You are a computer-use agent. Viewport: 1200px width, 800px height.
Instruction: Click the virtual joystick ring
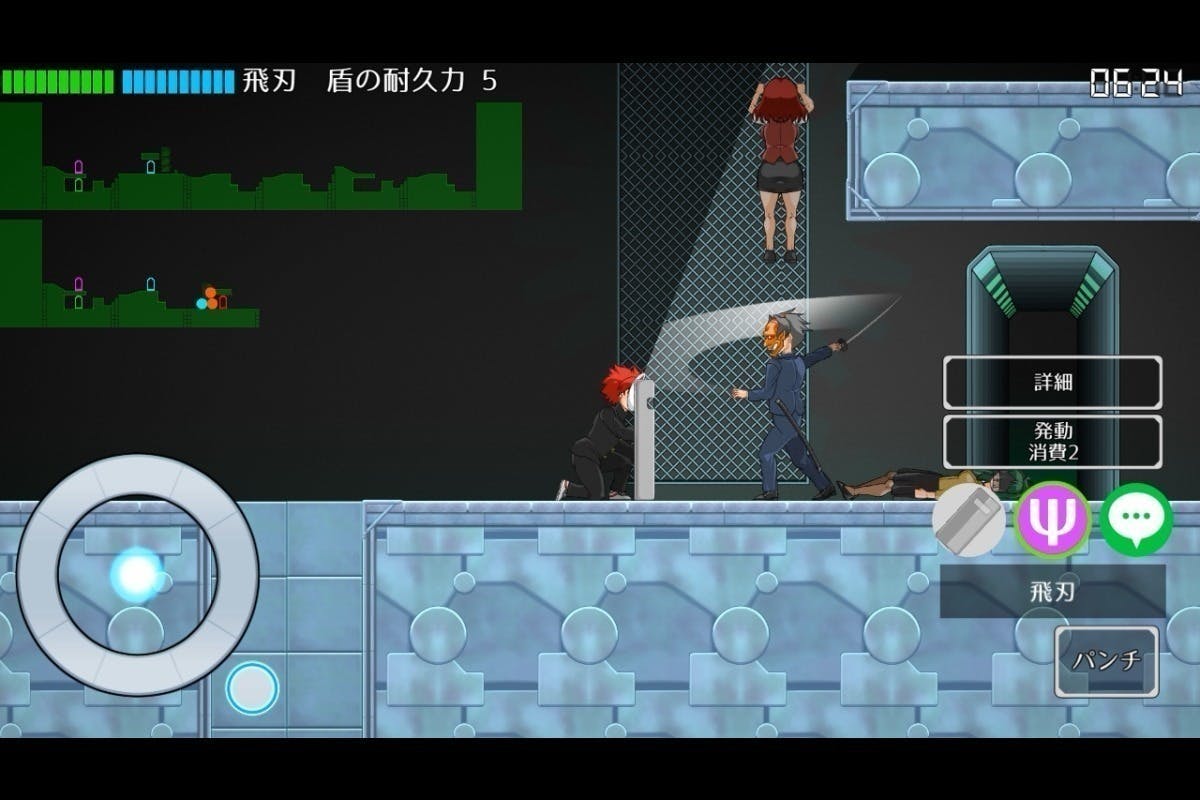pyautogui.click(x=137, y=574)
